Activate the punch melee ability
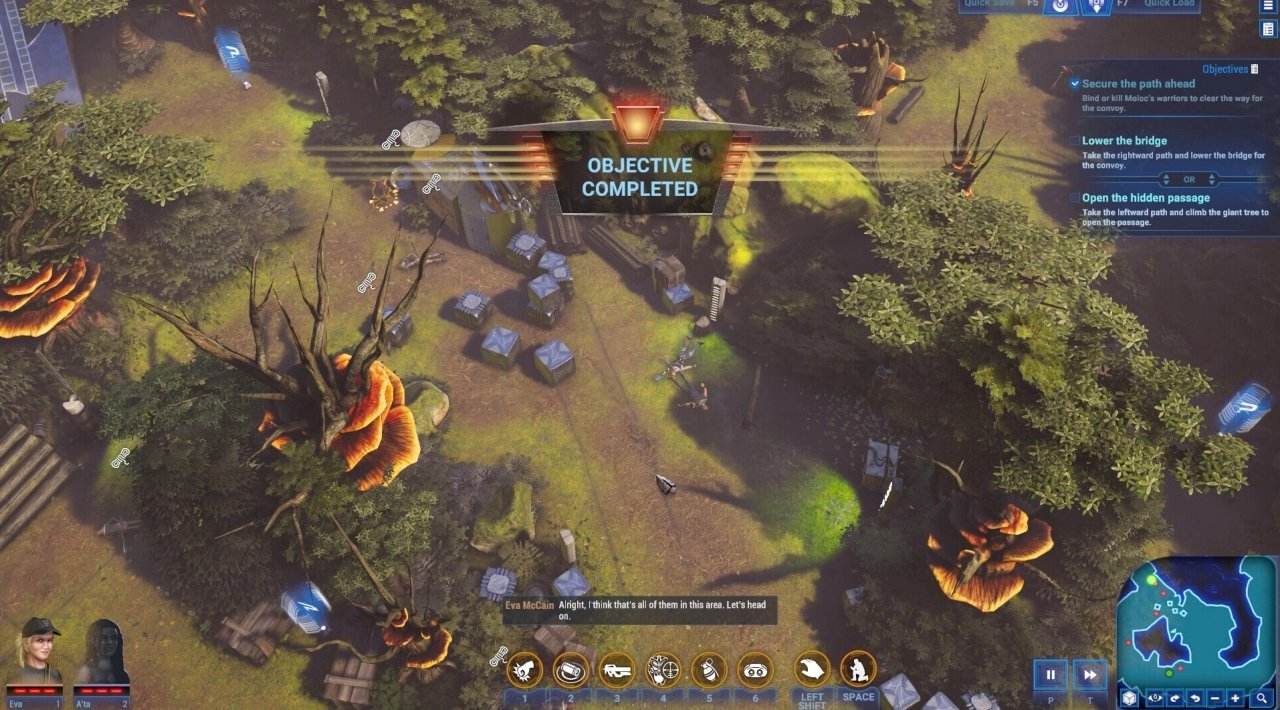1280x710 pixels. [525, 669]
